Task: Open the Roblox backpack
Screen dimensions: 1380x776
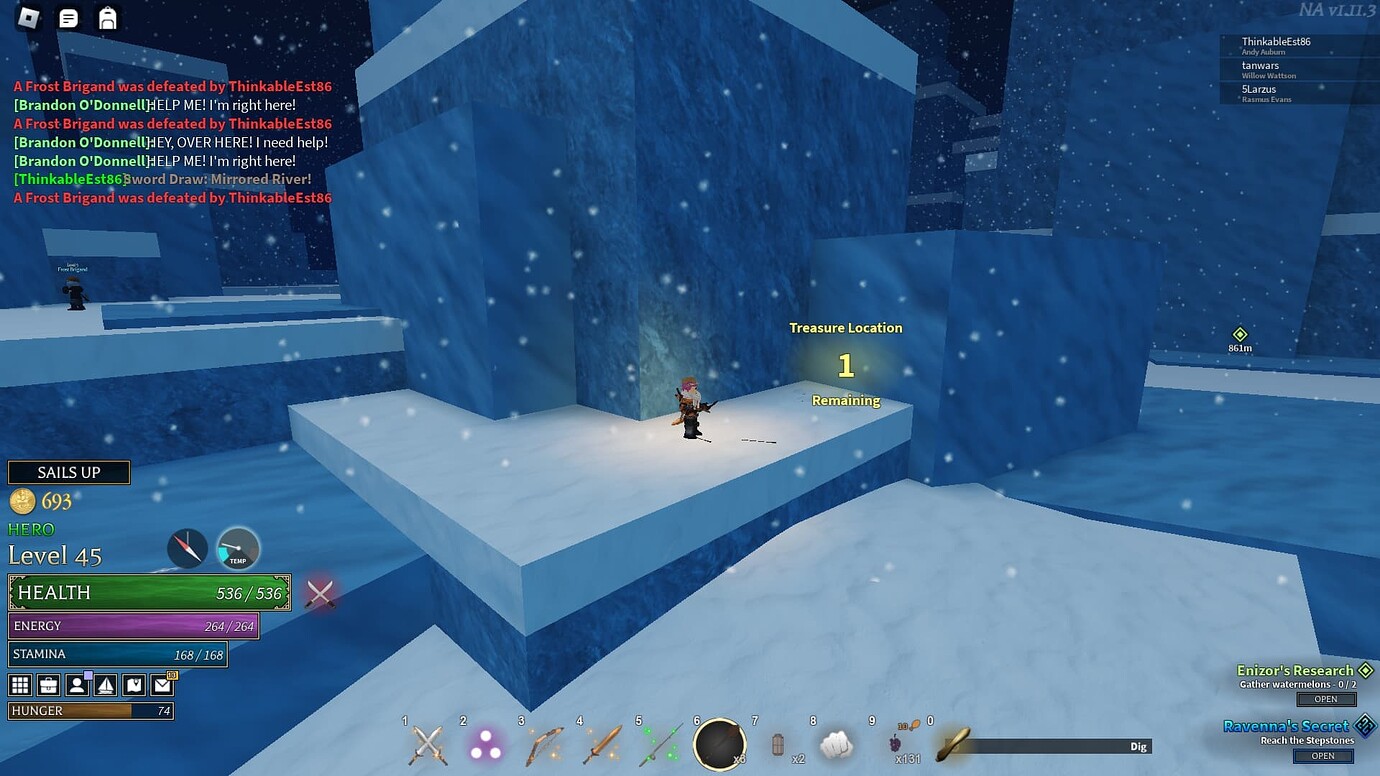Action: (107, 18)
